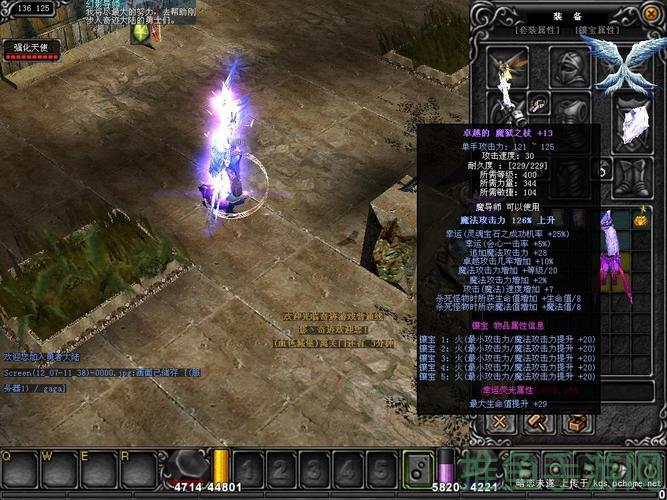Click the crossed-swords button below inventory
The width and height of the screenshot is (667, 500).
(x=499, y=423)
